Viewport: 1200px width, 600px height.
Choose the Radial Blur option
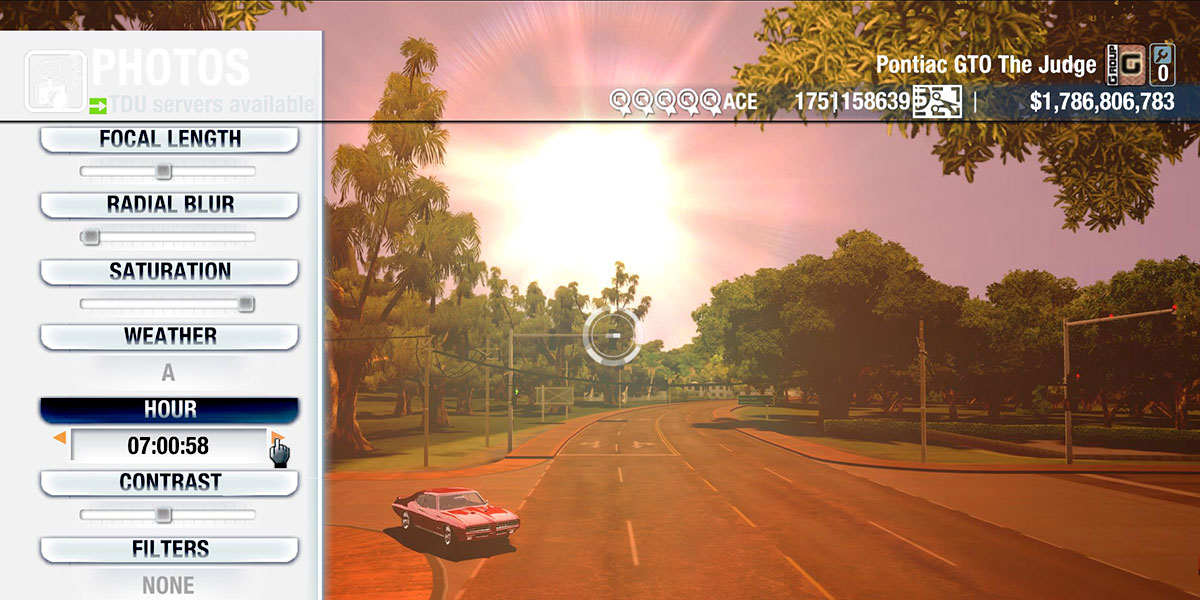pos(169,205)
